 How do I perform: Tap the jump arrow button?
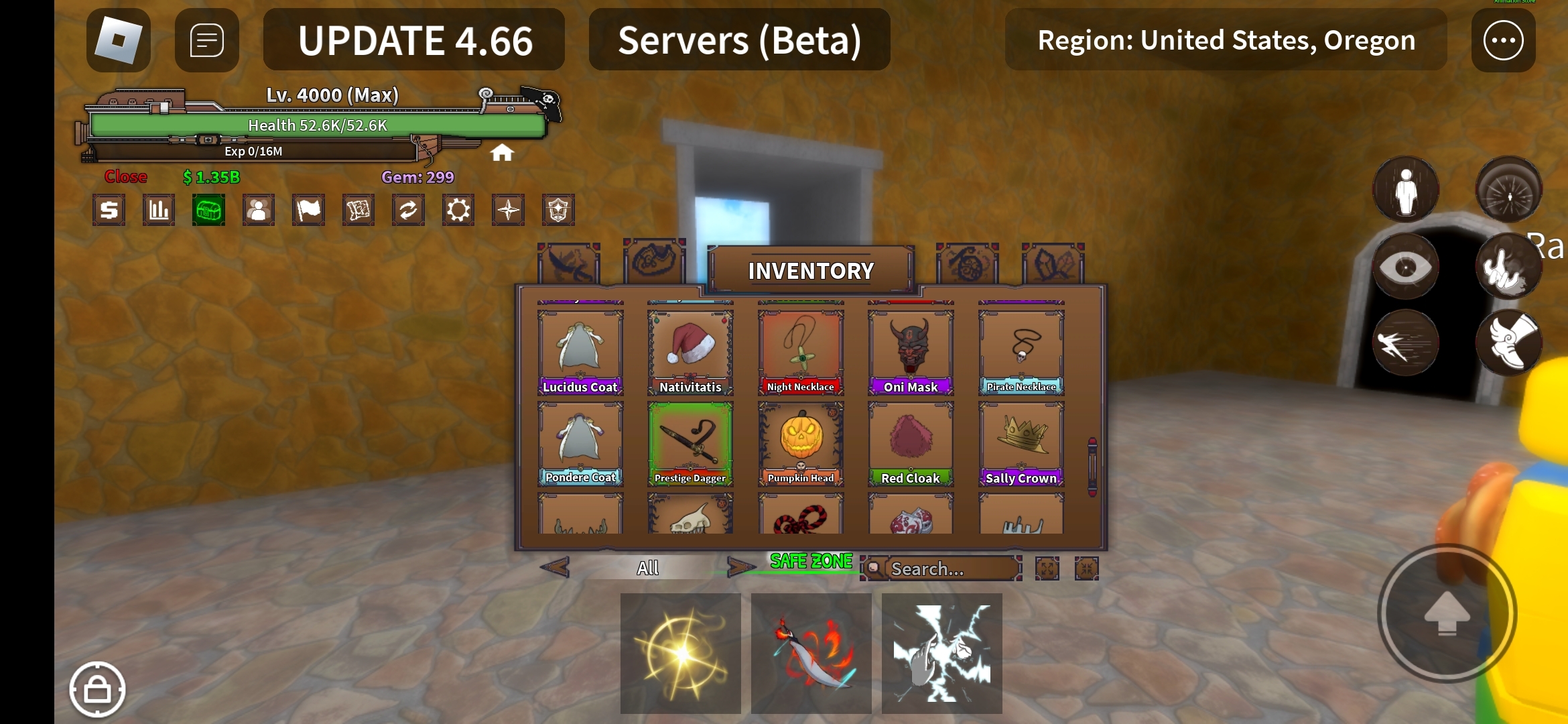1447,613
